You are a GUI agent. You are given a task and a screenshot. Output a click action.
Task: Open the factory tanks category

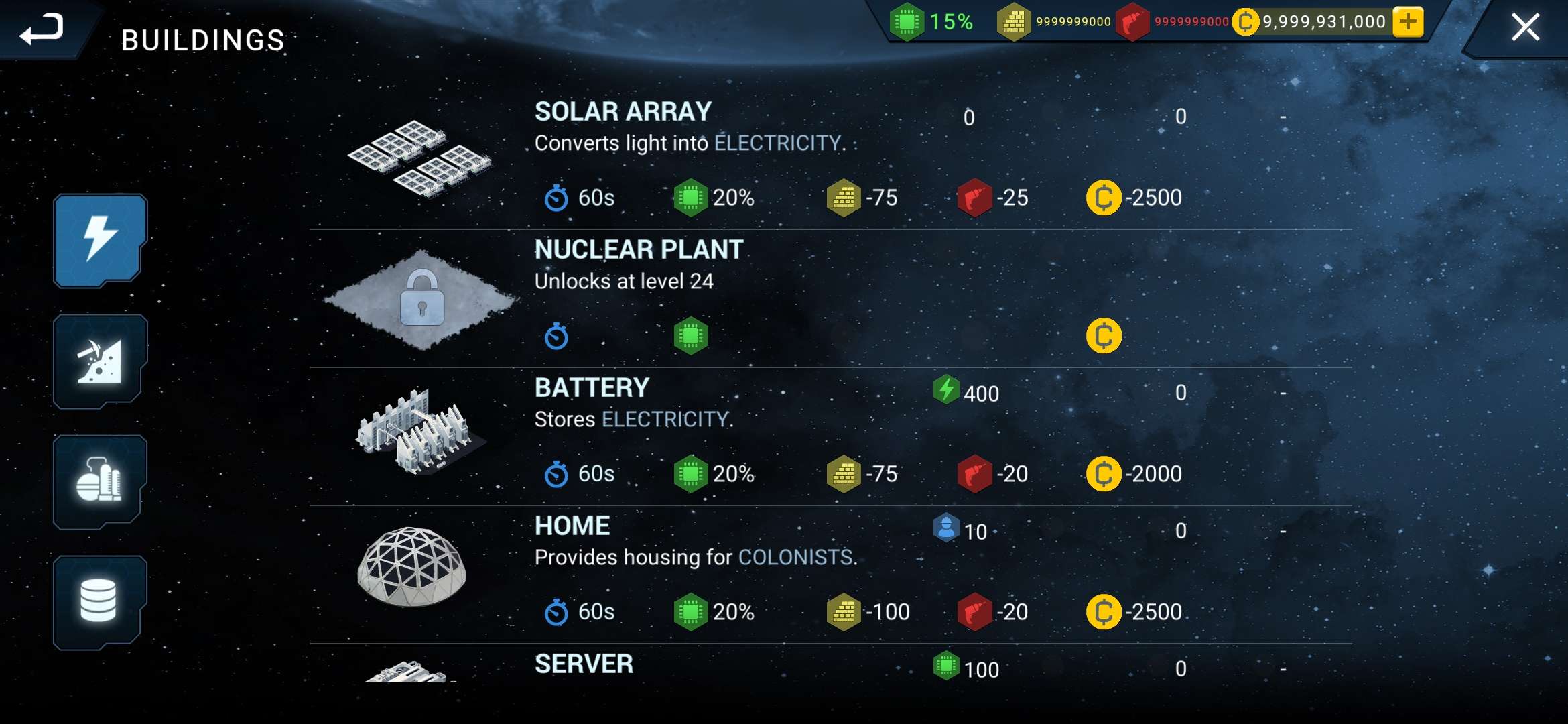pos(100,482)
